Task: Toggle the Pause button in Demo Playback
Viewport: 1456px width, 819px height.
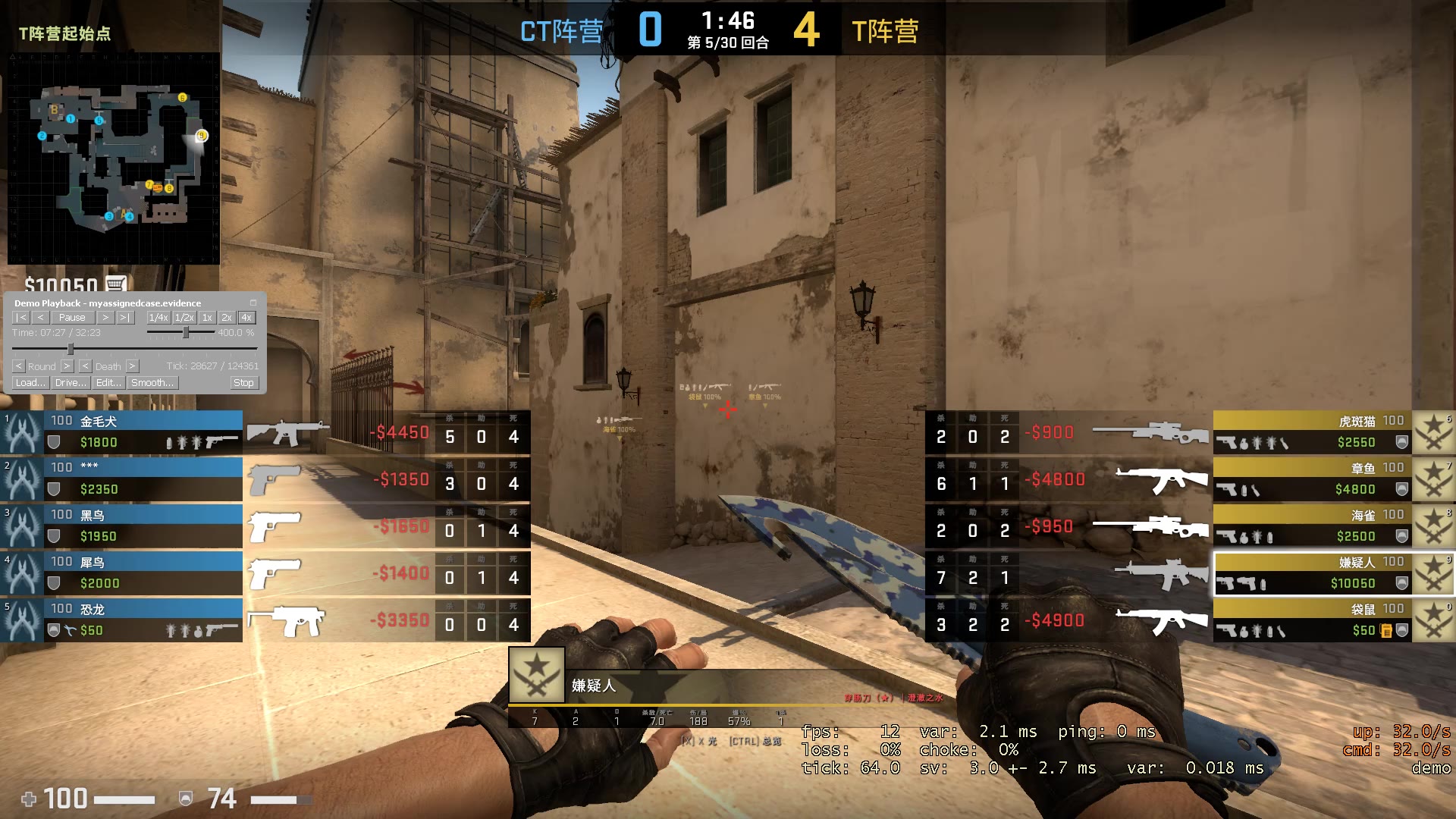Action: click(72, 317)
